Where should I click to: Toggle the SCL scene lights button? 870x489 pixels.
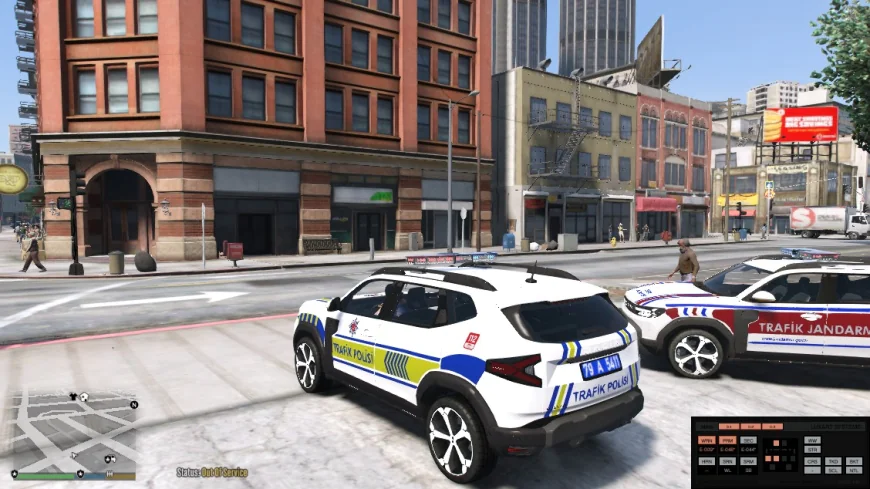tap(833, 470)
